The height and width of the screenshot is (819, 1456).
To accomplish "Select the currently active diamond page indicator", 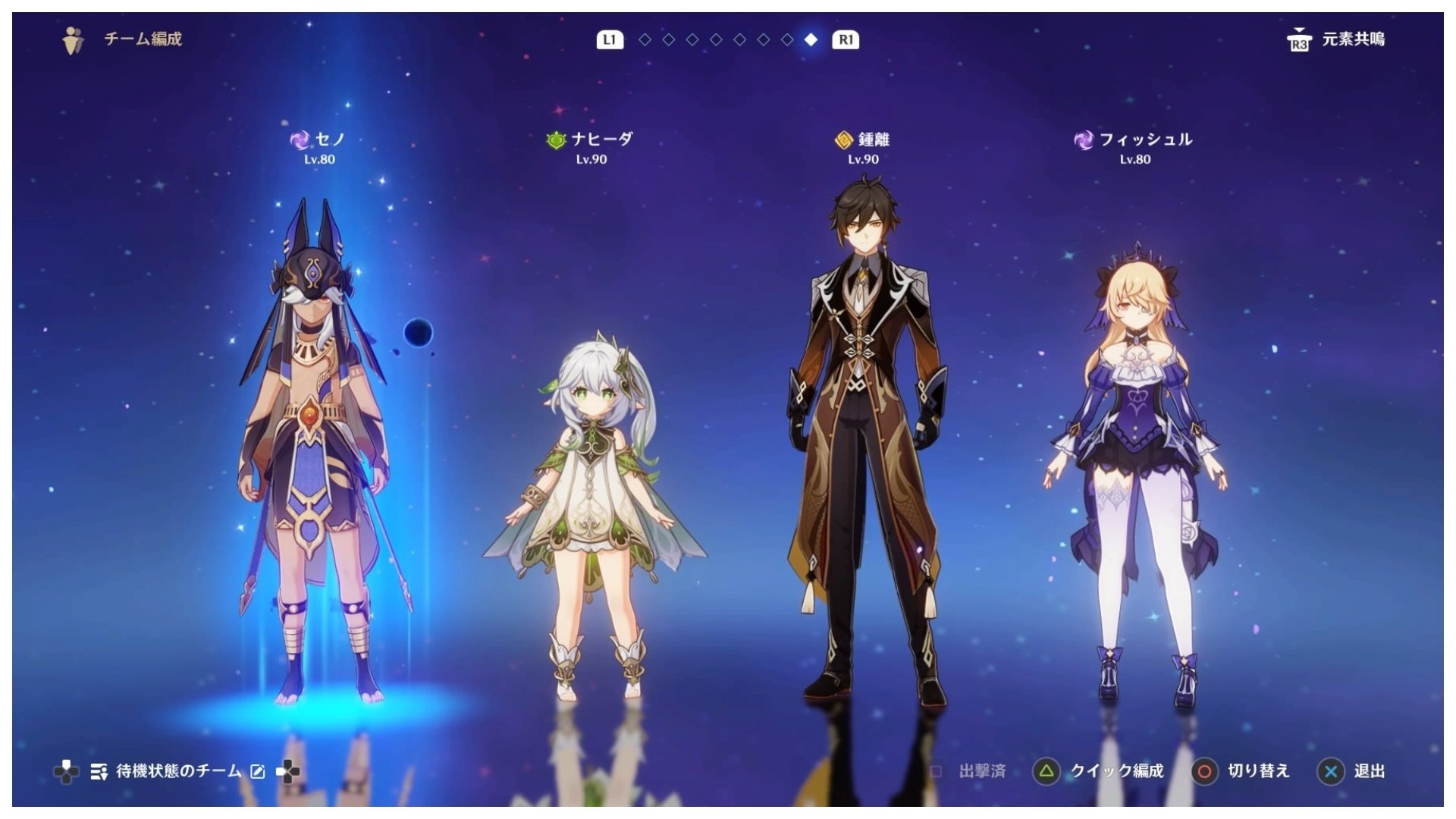I will pos(810,40).
